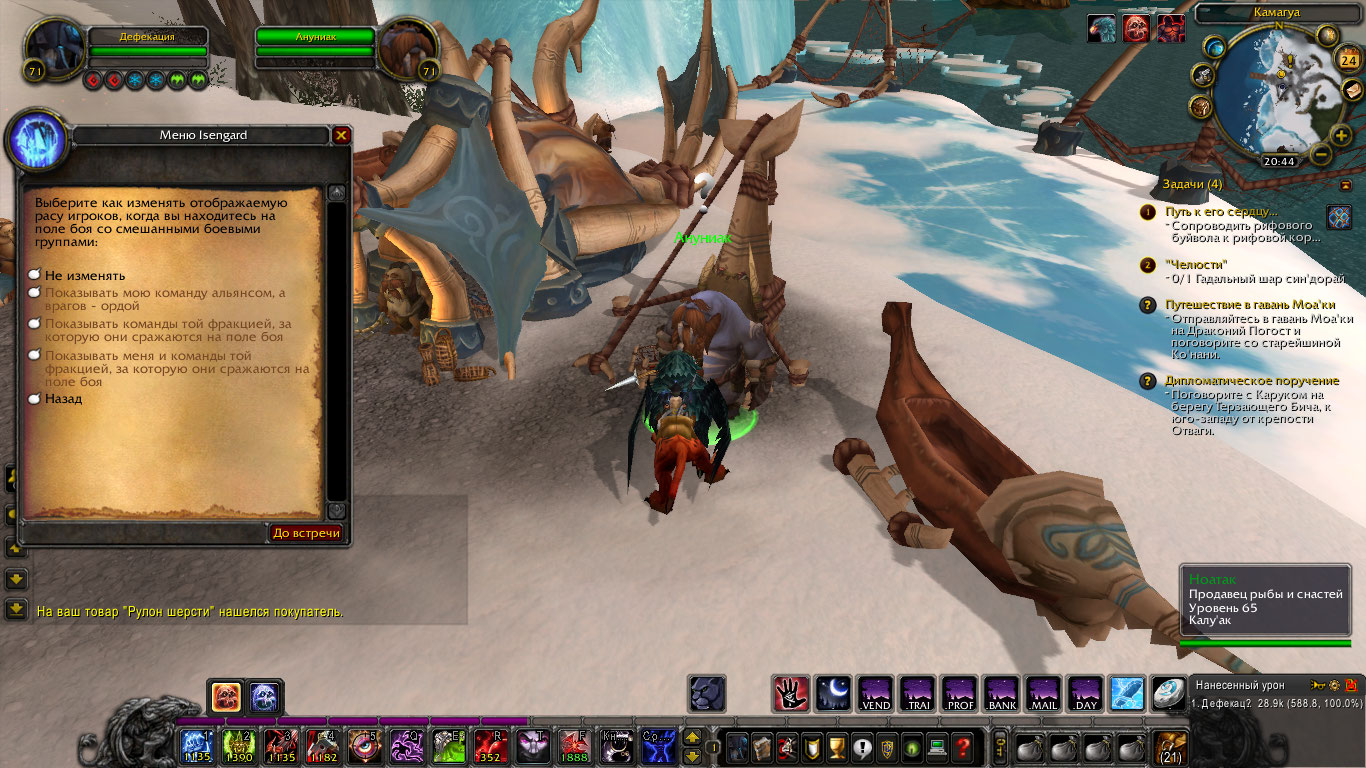Image resolution: width=1366 pixels, height=768 pixels.
Task: Click the "До встречи" goodbye button
Action: click(x=306, y=533)
